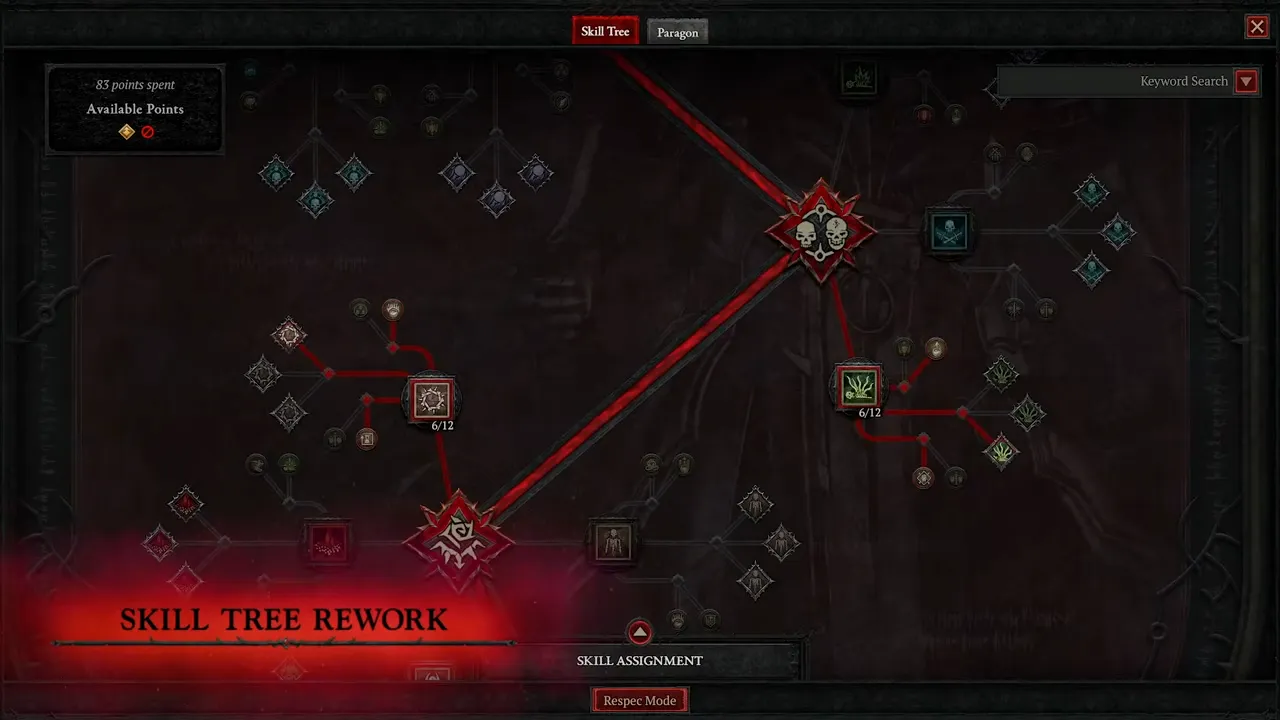1280x720 pixels.
Task: Switch to the Skill Tree tab
Action: 605,31
